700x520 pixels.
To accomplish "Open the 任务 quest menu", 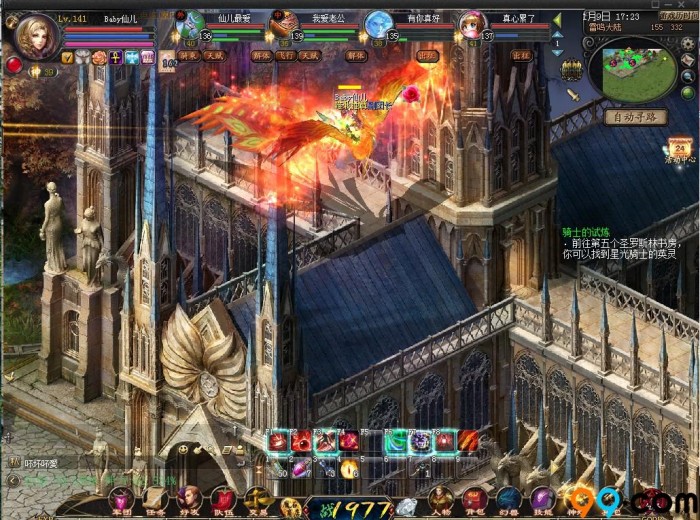I will (x=156, y=498).
